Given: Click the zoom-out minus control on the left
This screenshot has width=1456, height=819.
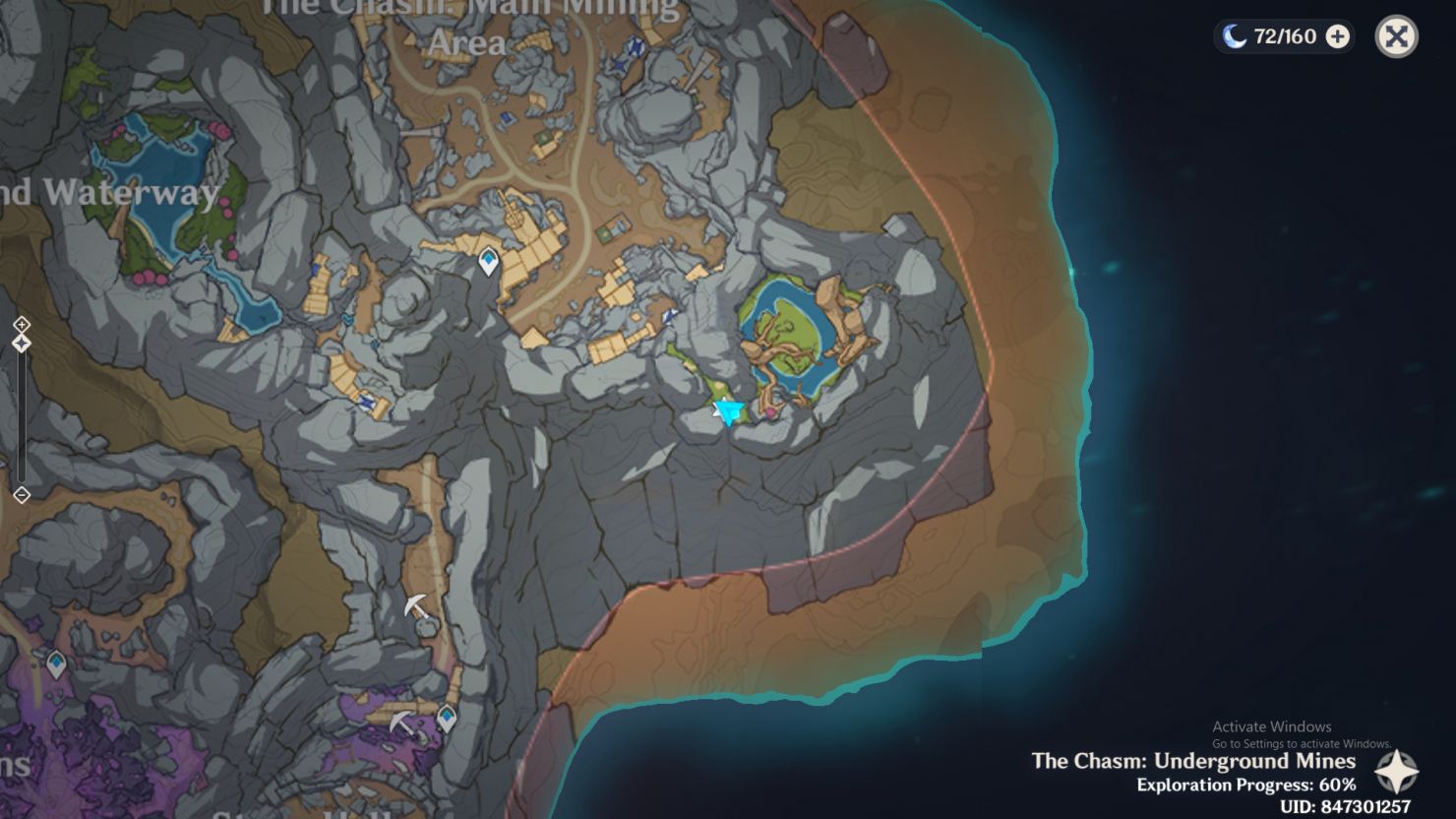Looking at the screenshot, I should (x=22, y=495).
